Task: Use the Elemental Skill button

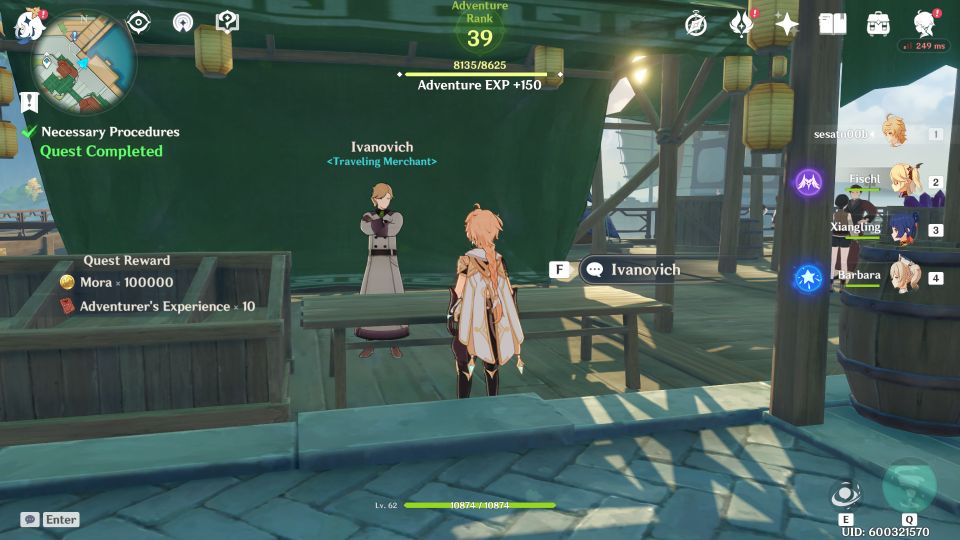Action: coord(845,495)
